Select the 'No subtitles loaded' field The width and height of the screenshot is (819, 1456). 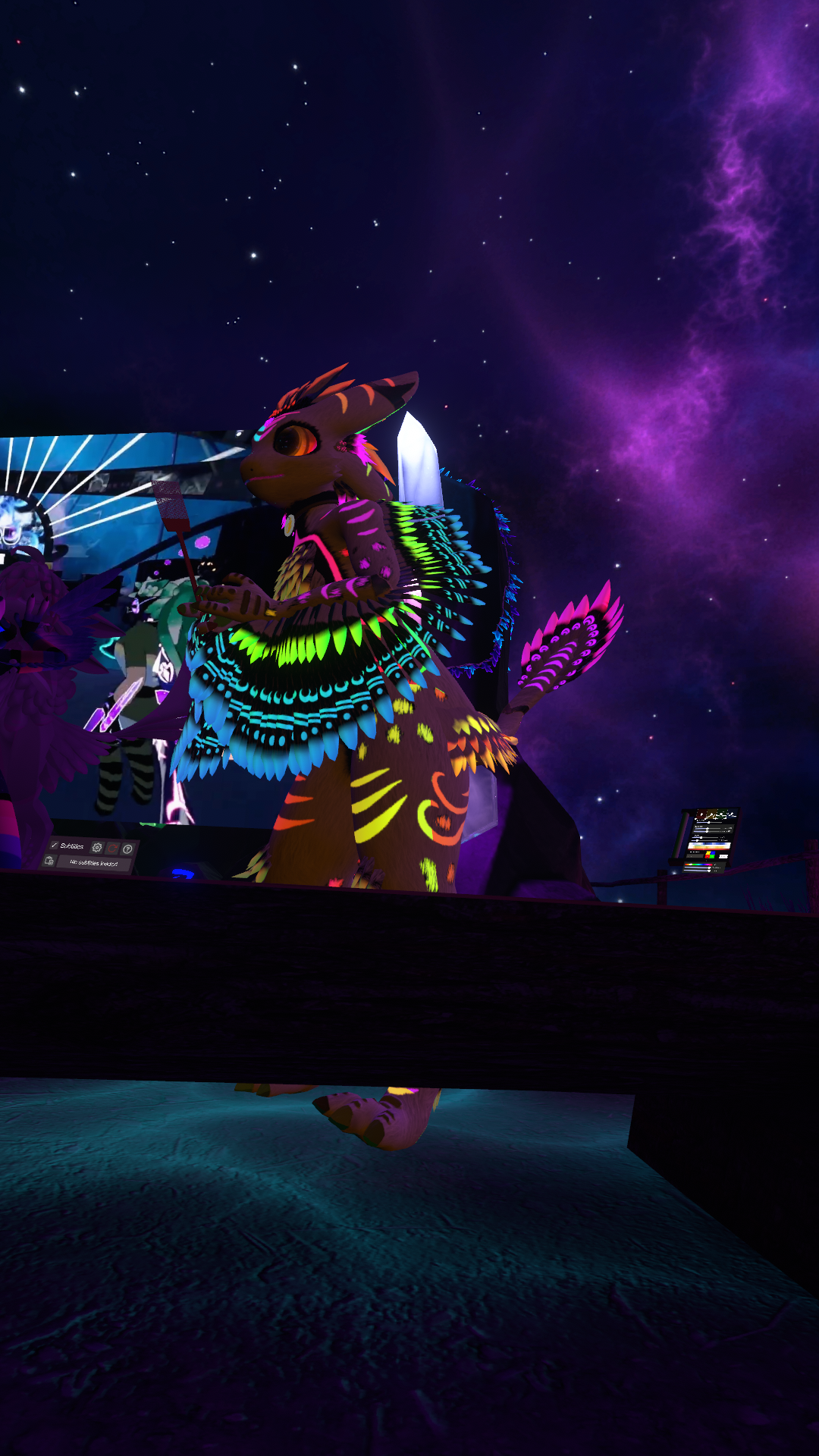coord(93,863)
